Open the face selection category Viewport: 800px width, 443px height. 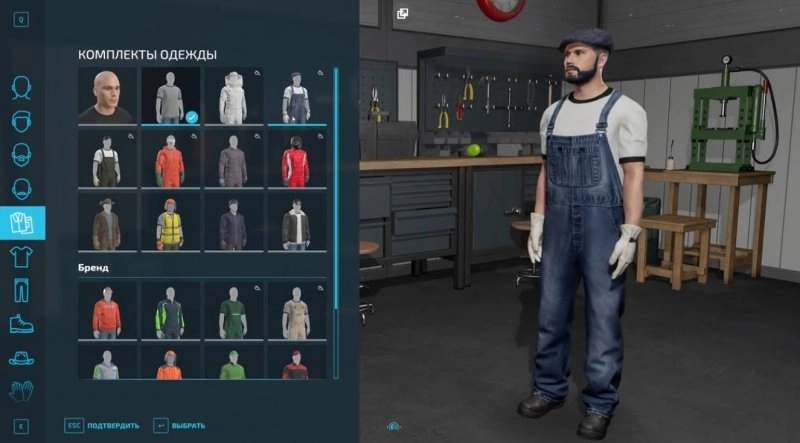tap(21, 89)
